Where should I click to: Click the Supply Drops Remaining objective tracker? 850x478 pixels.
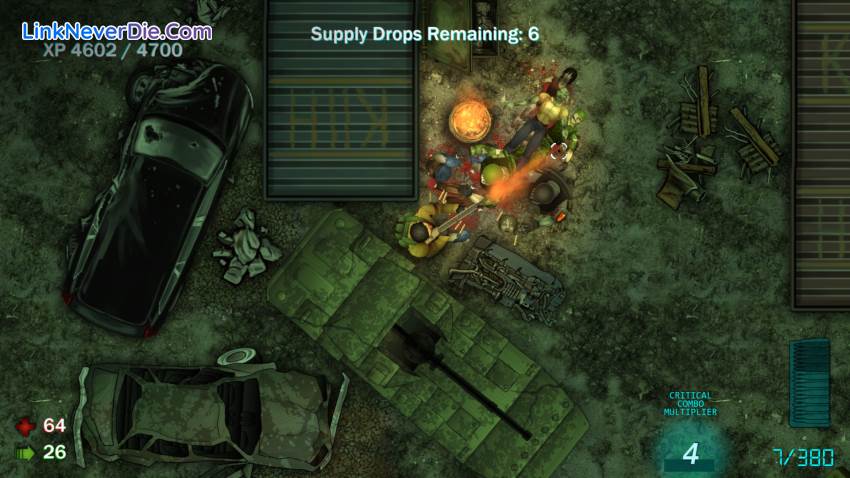[424, 34]
